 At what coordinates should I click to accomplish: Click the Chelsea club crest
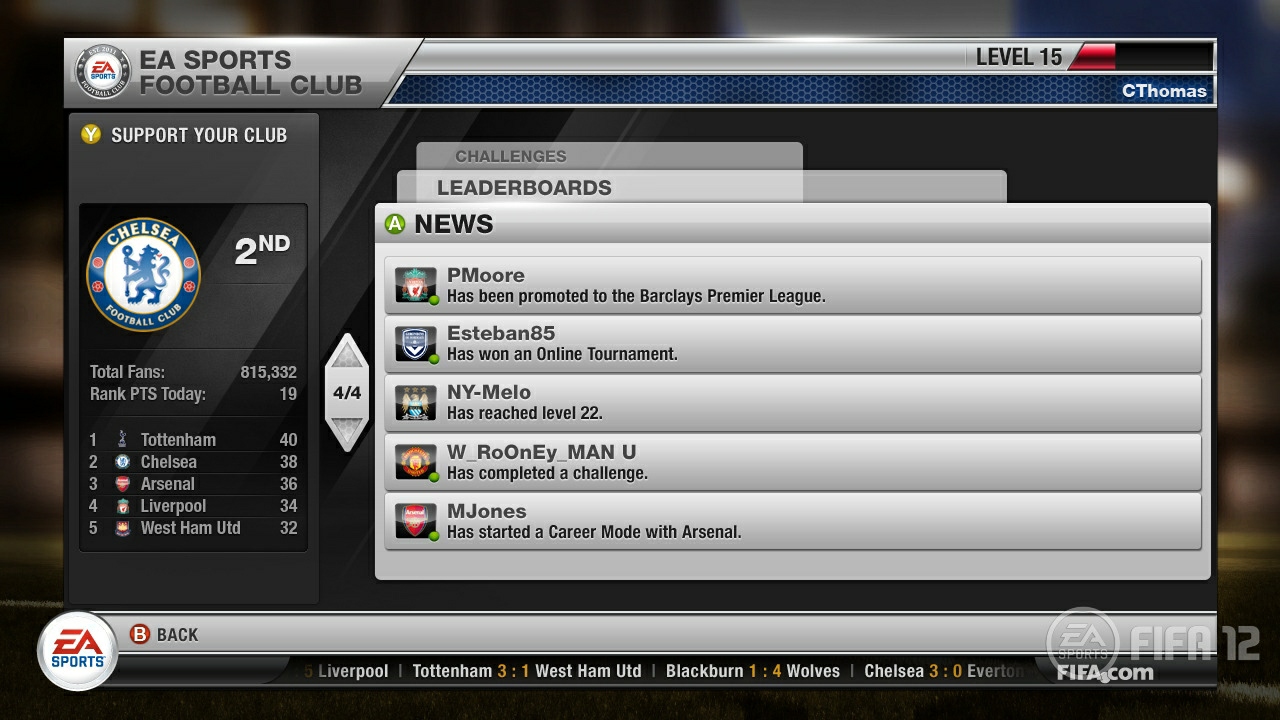click(x=143, y=274)
